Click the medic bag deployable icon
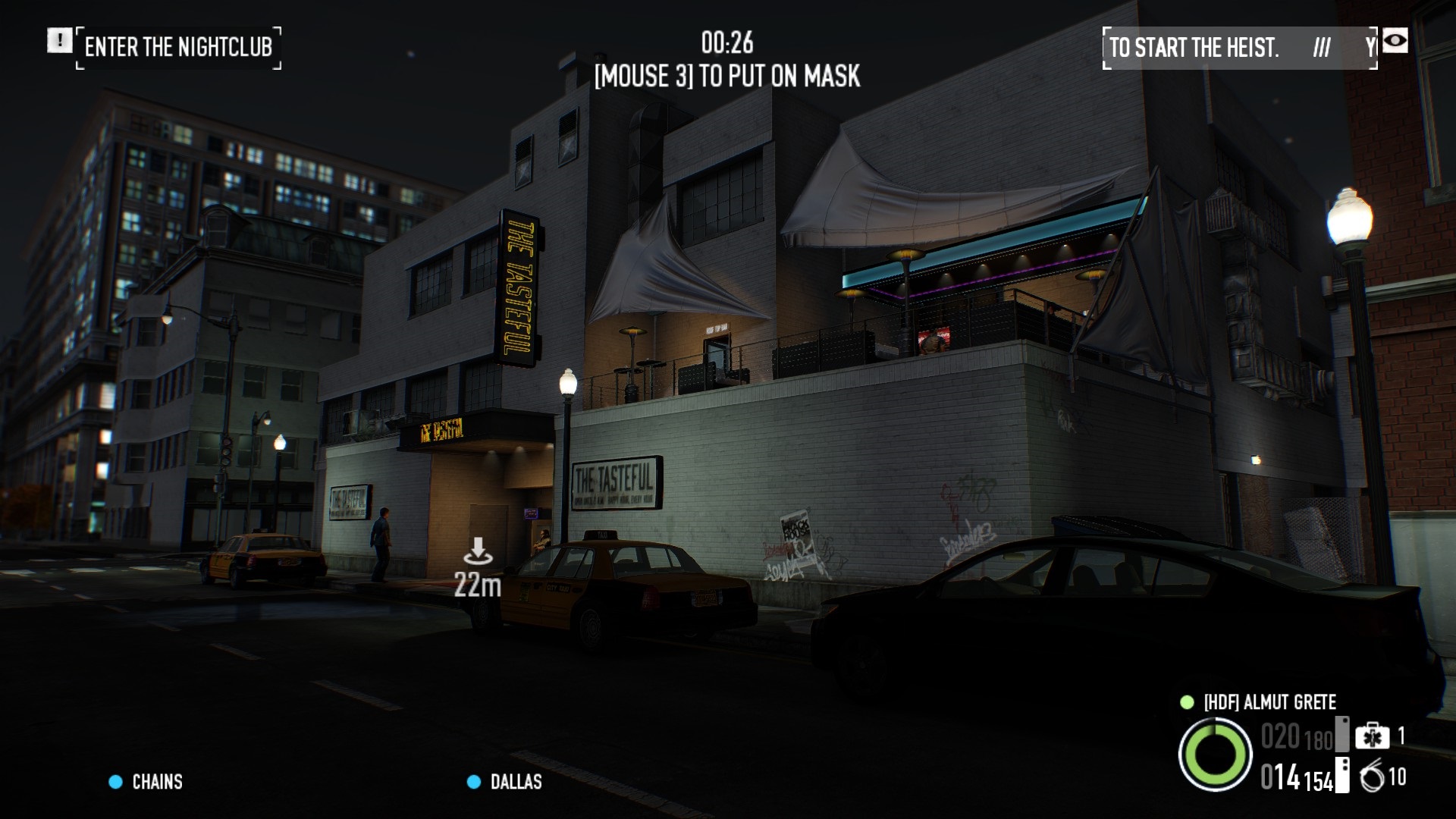Viewport: 1456px width, 819px height. coord(1372,736)
